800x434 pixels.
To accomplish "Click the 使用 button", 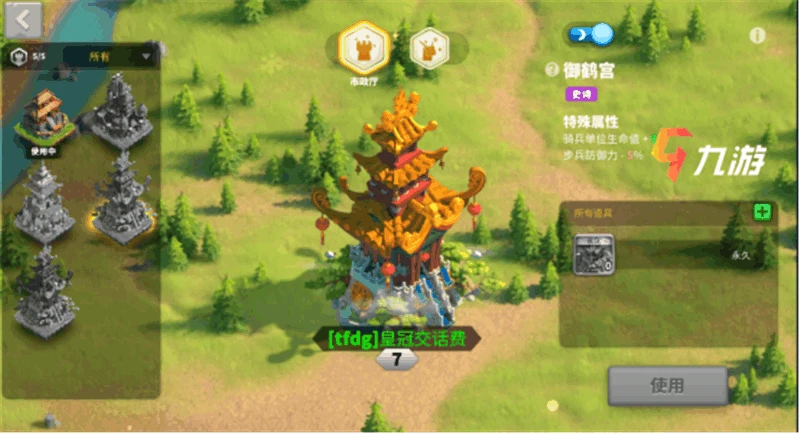I will pos(667,385).
